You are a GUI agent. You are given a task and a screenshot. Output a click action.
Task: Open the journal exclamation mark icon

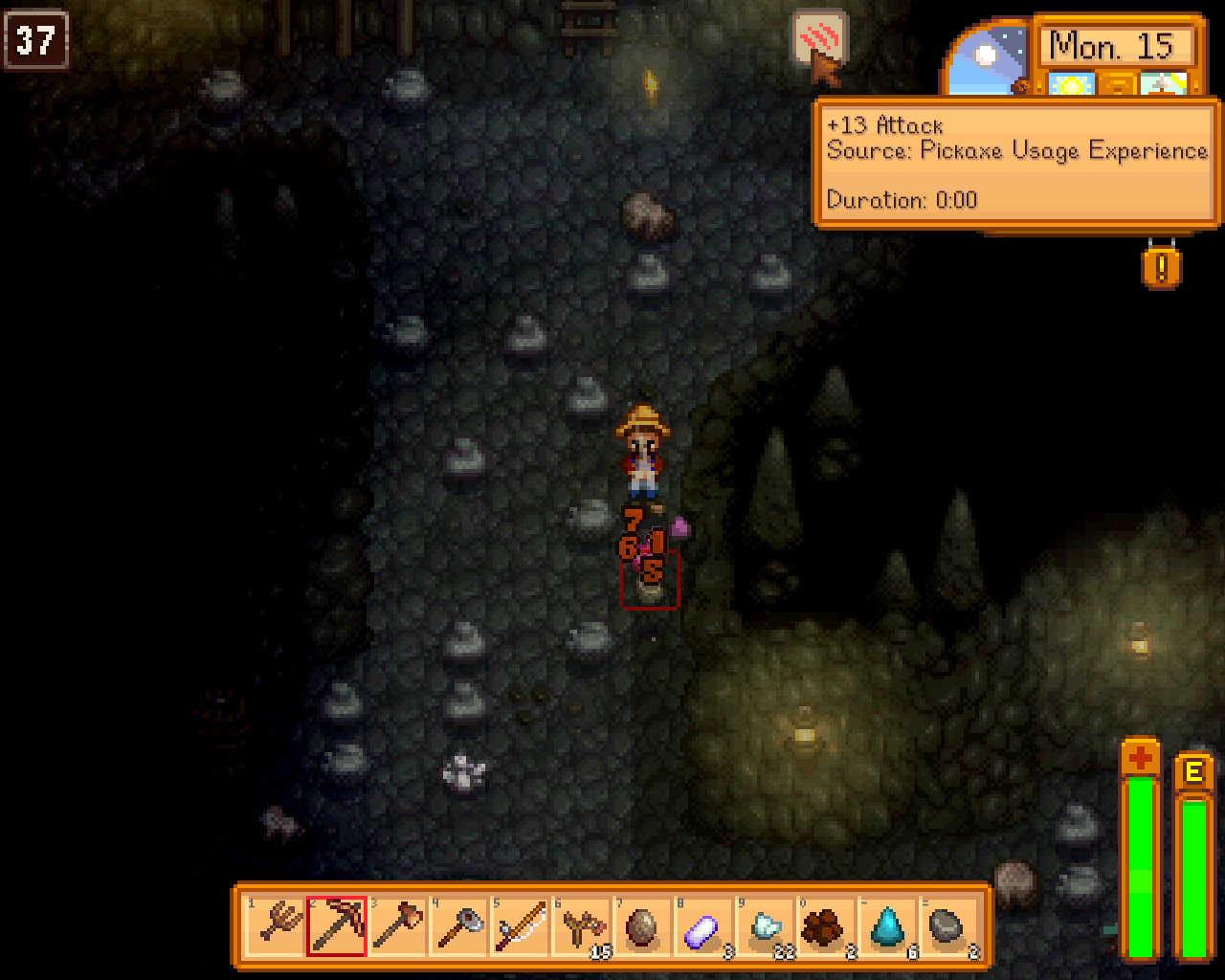(x=1161, y=267)
